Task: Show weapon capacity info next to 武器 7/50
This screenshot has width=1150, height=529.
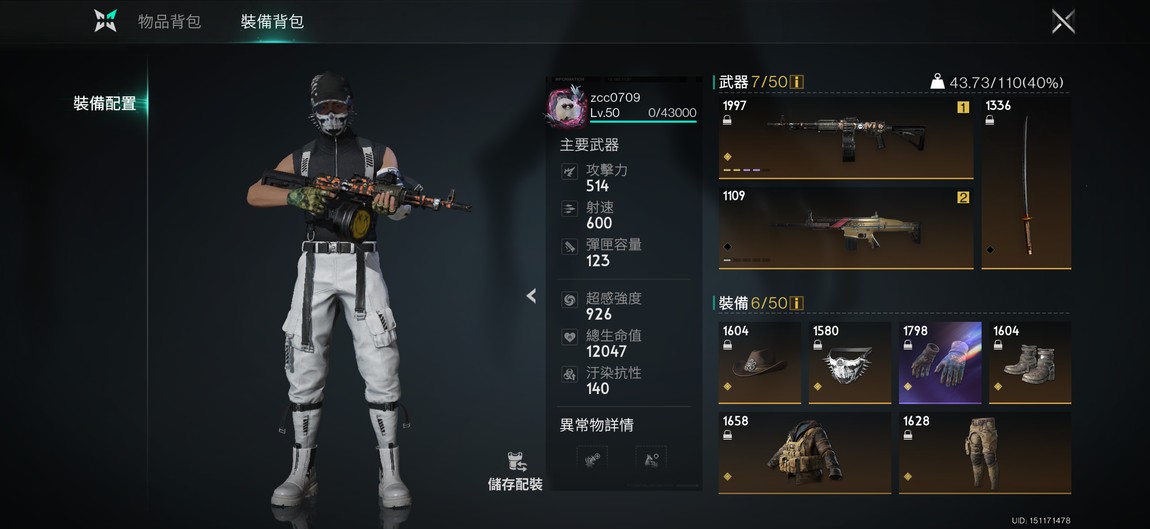Action: pyautogui.click(x=798, y=82)
